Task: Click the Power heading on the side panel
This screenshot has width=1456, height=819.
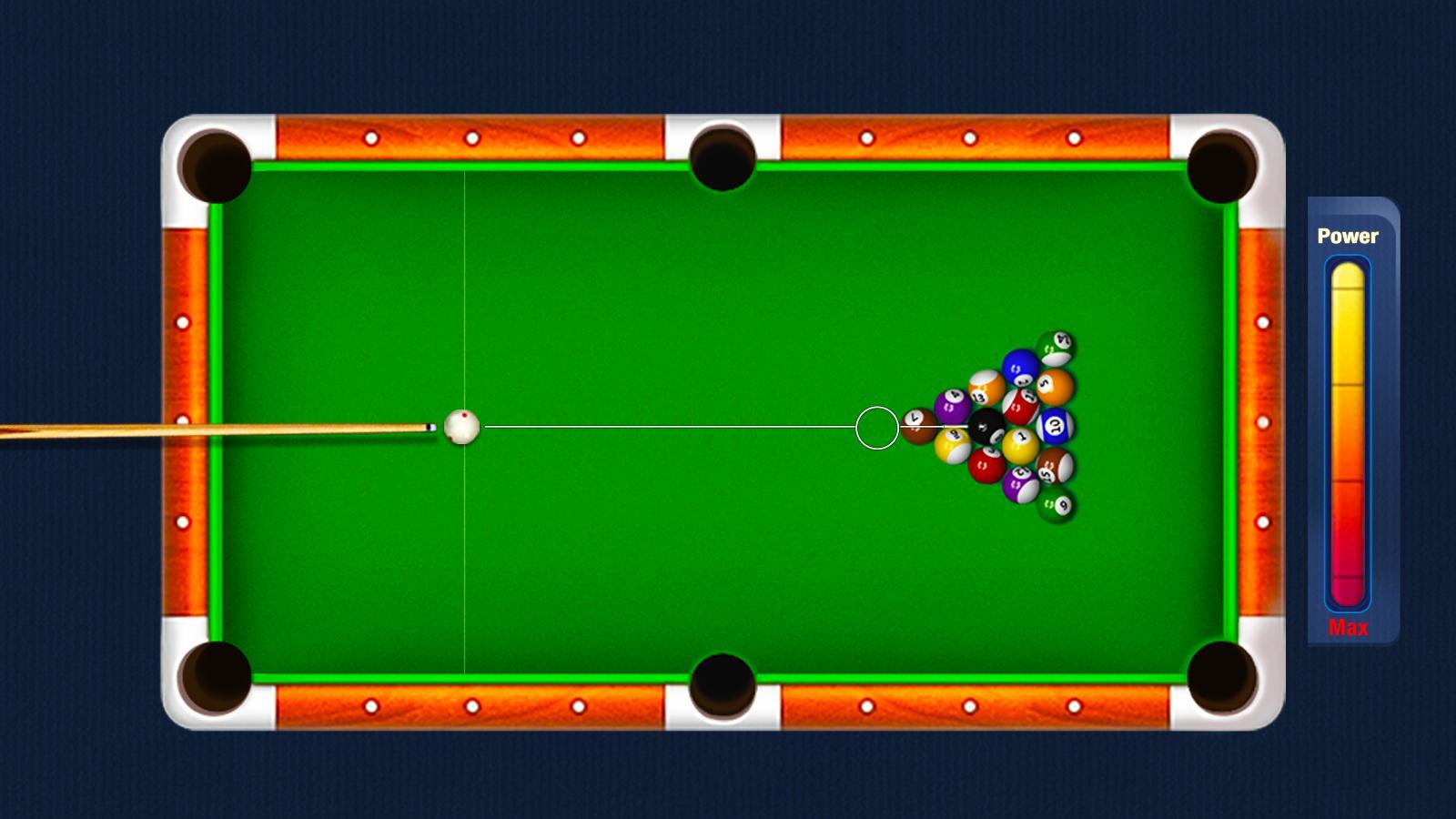Action: coord(1347,235)
